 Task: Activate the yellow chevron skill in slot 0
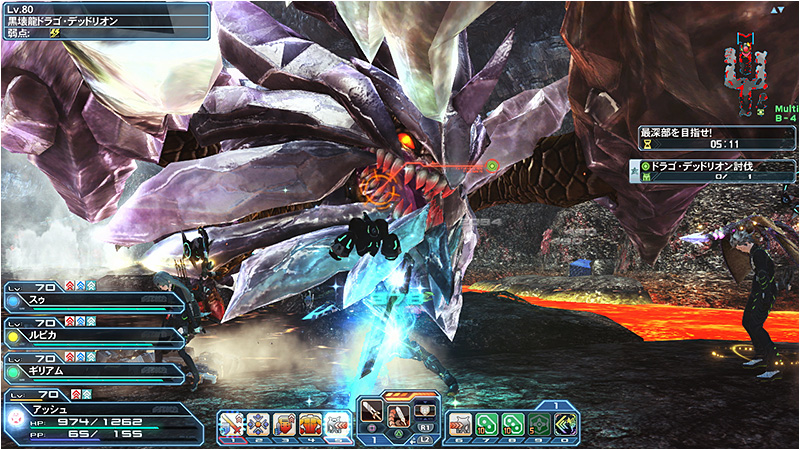[565, 425]
